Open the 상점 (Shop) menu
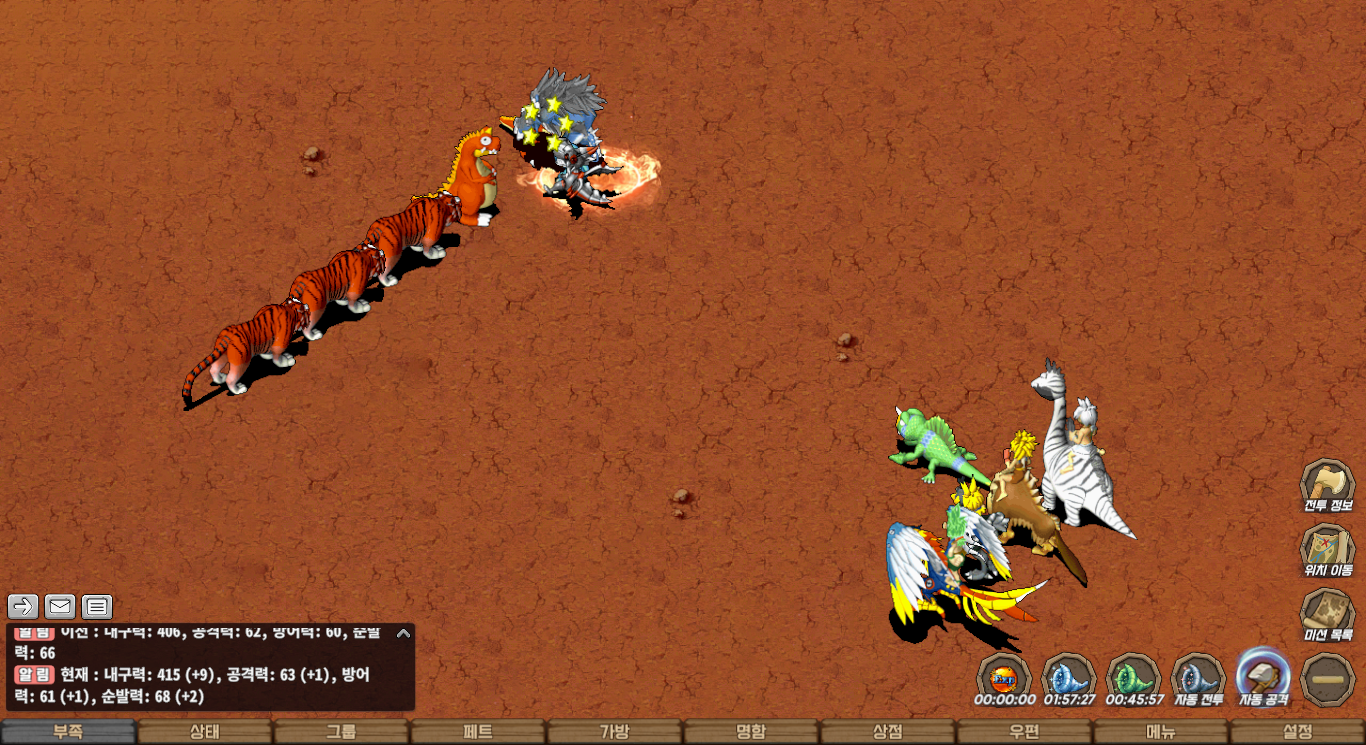Viewport: 1366px width, 745px height. (x=888, y=732)
